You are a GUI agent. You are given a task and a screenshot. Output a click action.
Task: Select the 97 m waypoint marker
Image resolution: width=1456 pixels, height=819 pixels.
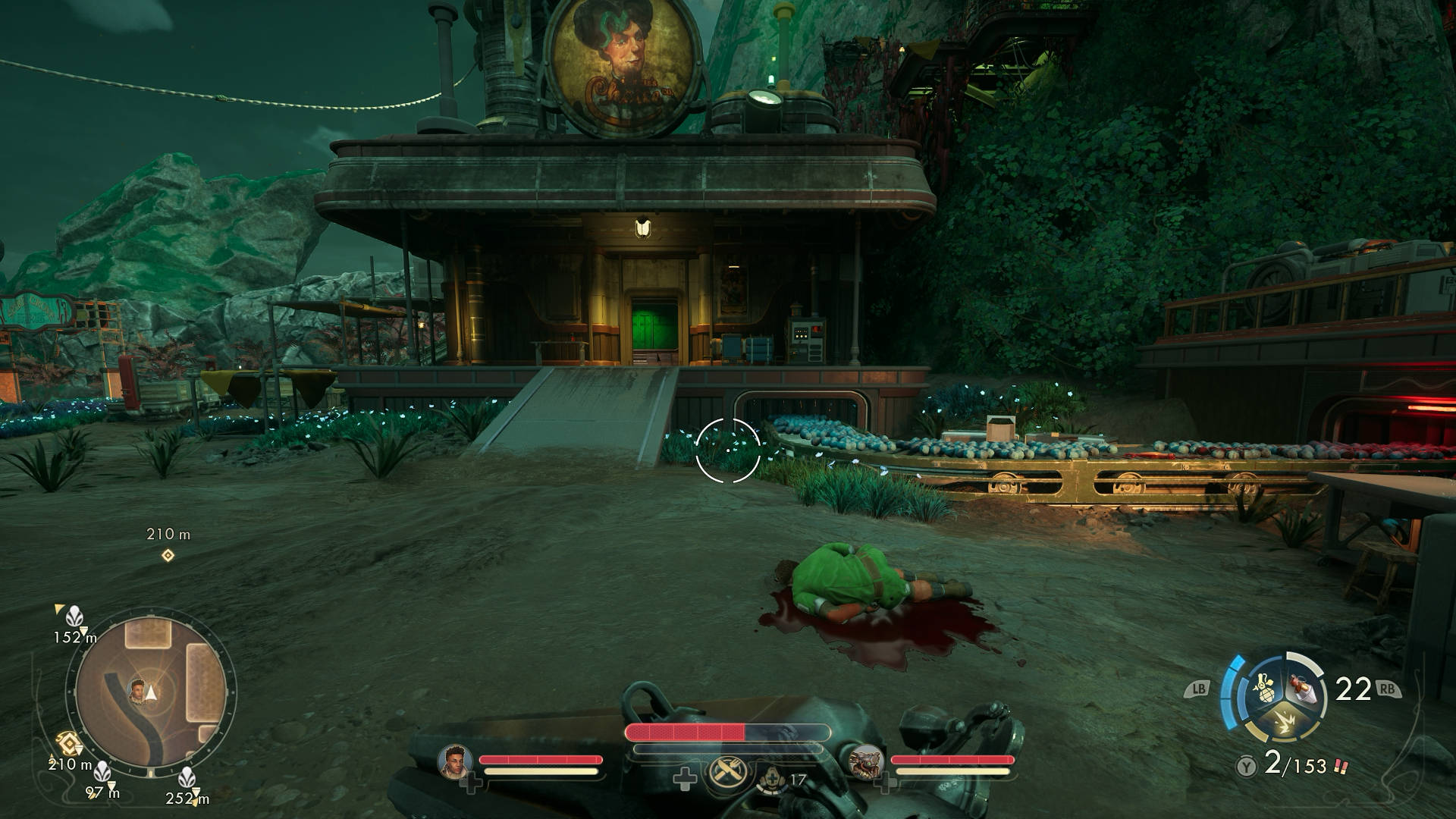pyautogui.click(x=102, y=773)
